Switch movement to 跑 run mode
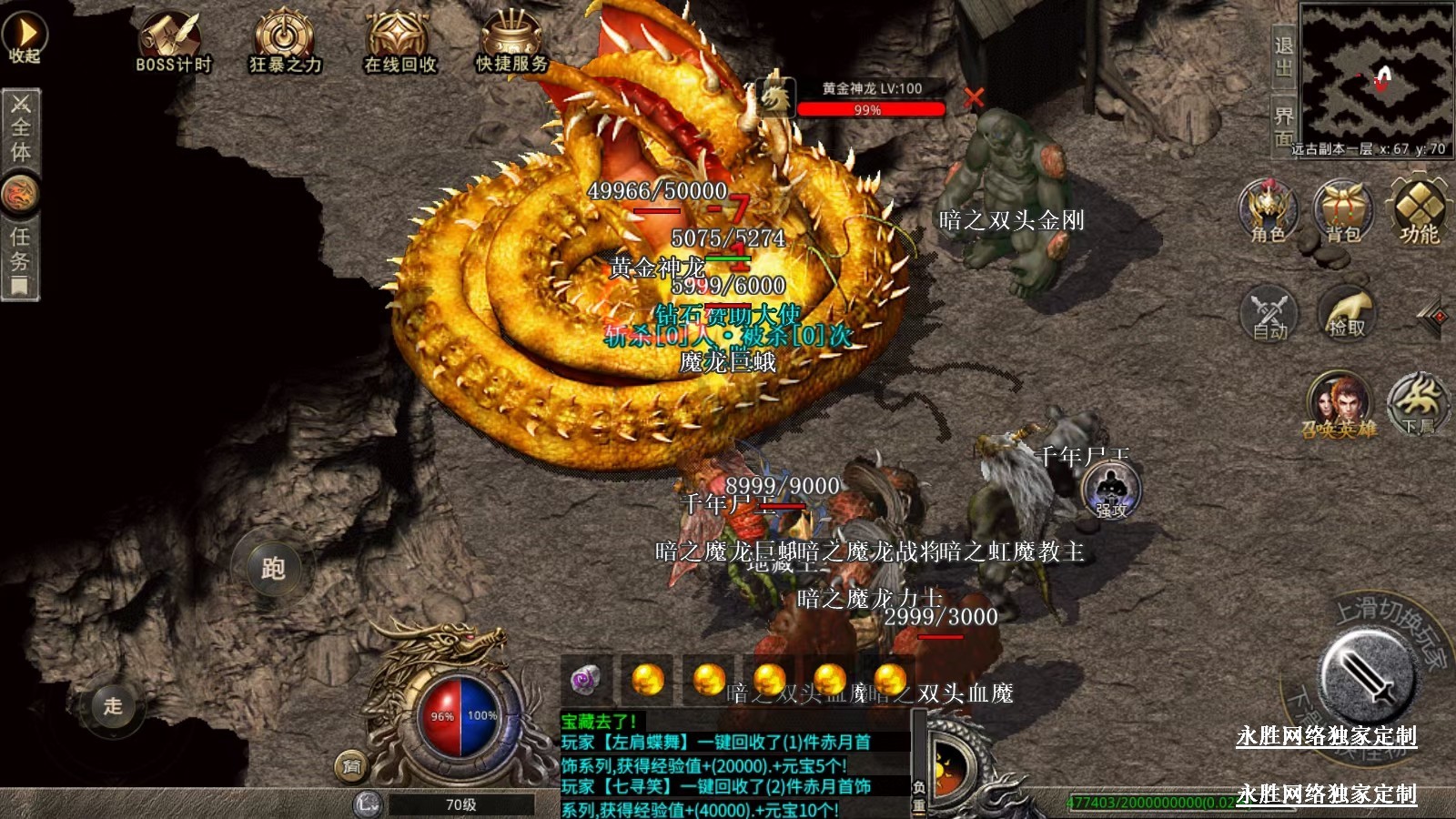 (x=272, y=568)
